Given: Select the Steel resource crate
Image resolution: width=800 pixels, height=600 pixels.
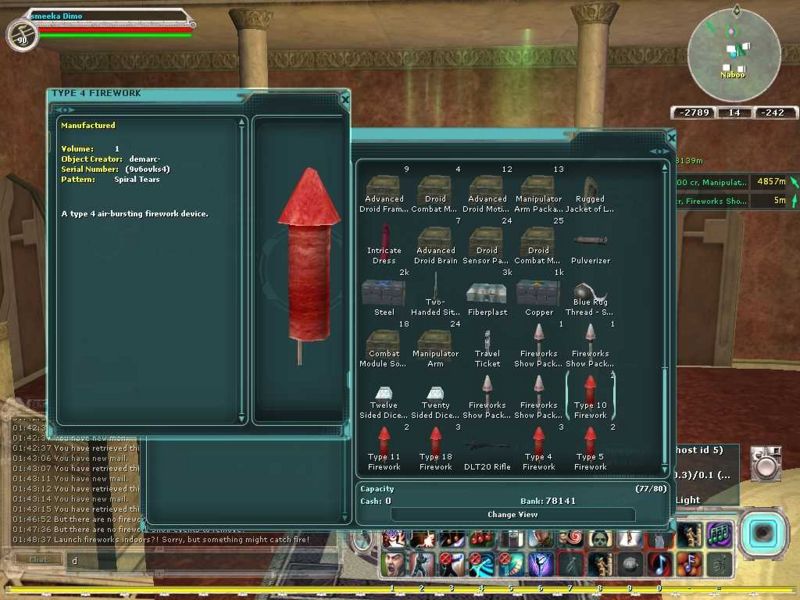Looking at the screenshot, I should coord(384,293).
